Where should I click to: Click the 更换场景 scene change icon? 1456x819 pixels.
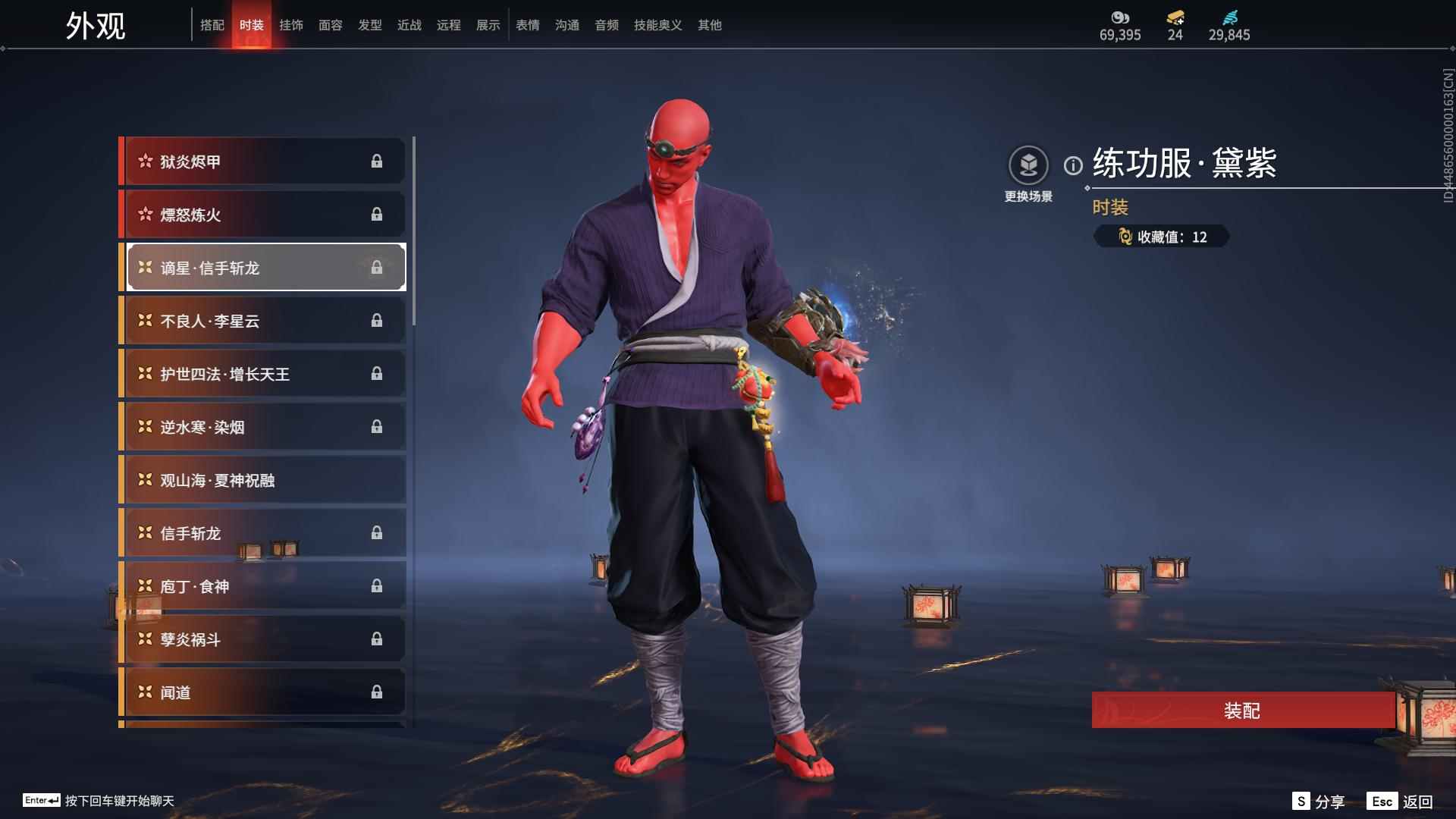pos(1028,162)
